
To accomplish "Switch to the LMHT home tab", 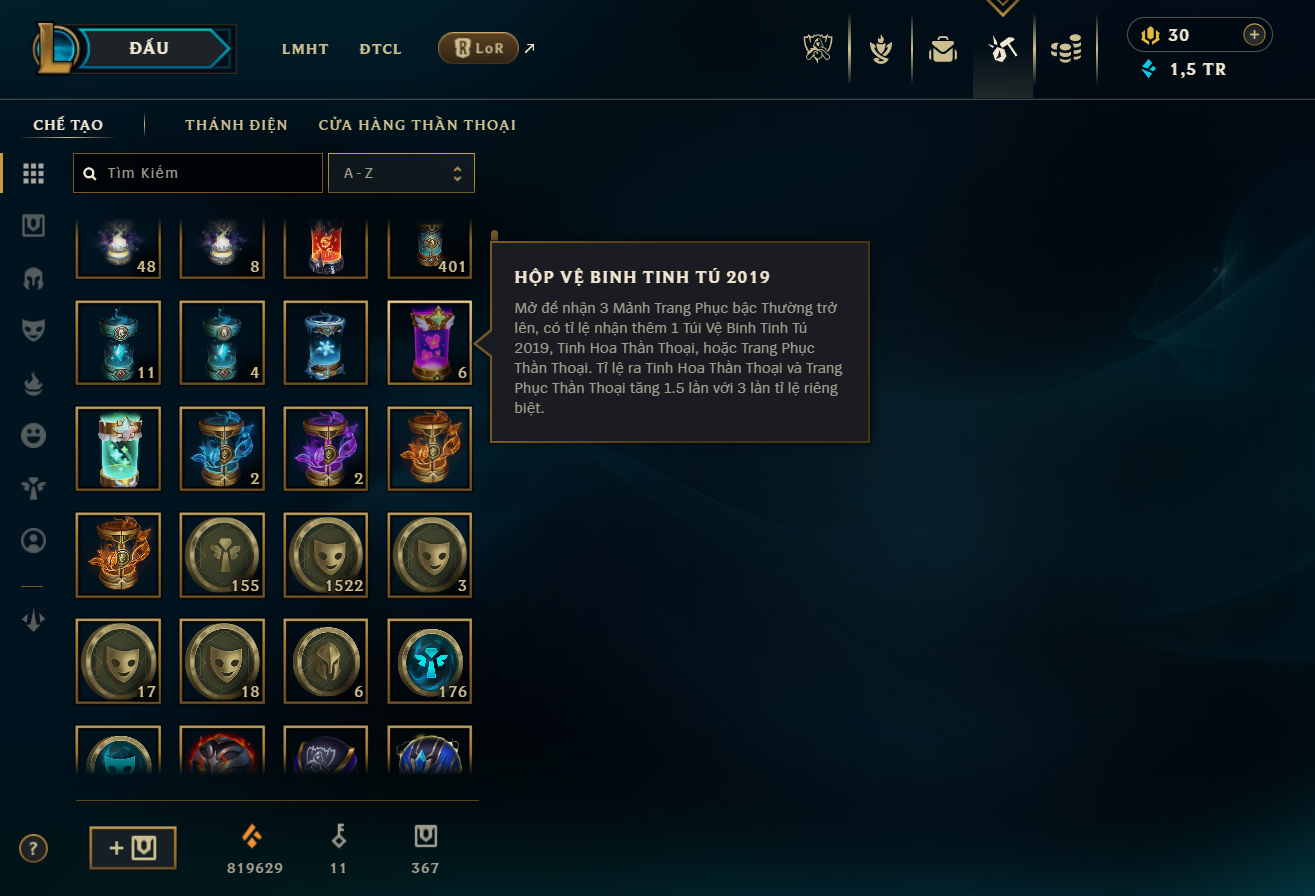I will (x=305, y=49).
